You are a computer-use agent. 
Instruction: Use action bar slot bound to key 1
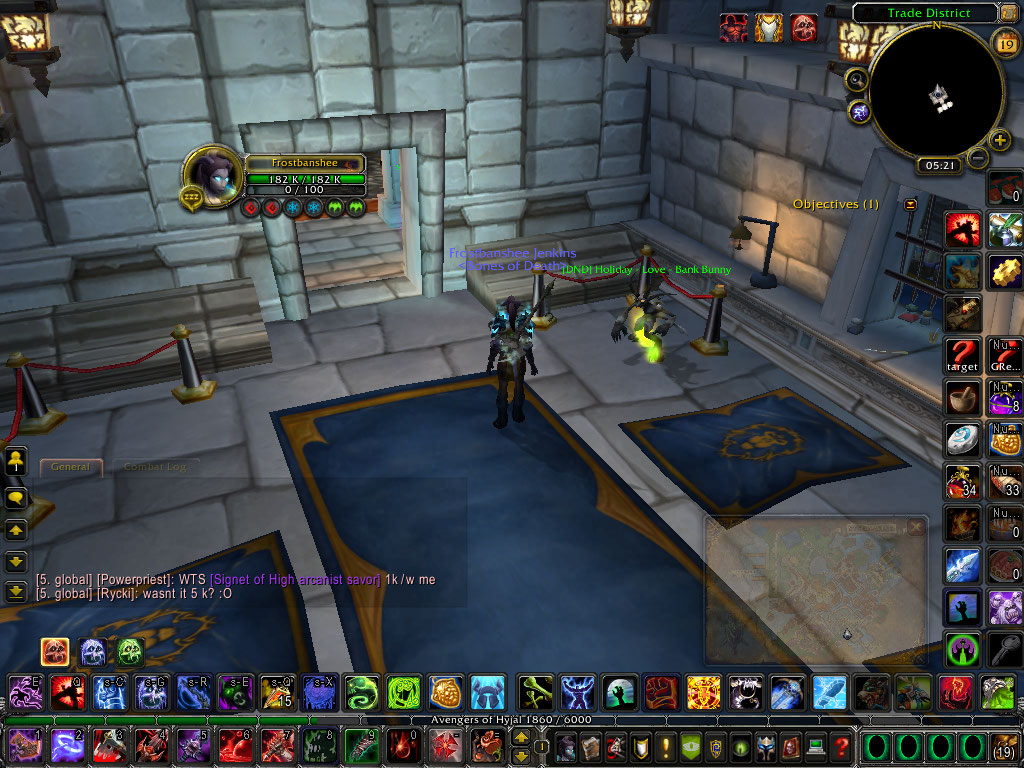[x=24, y=746]
